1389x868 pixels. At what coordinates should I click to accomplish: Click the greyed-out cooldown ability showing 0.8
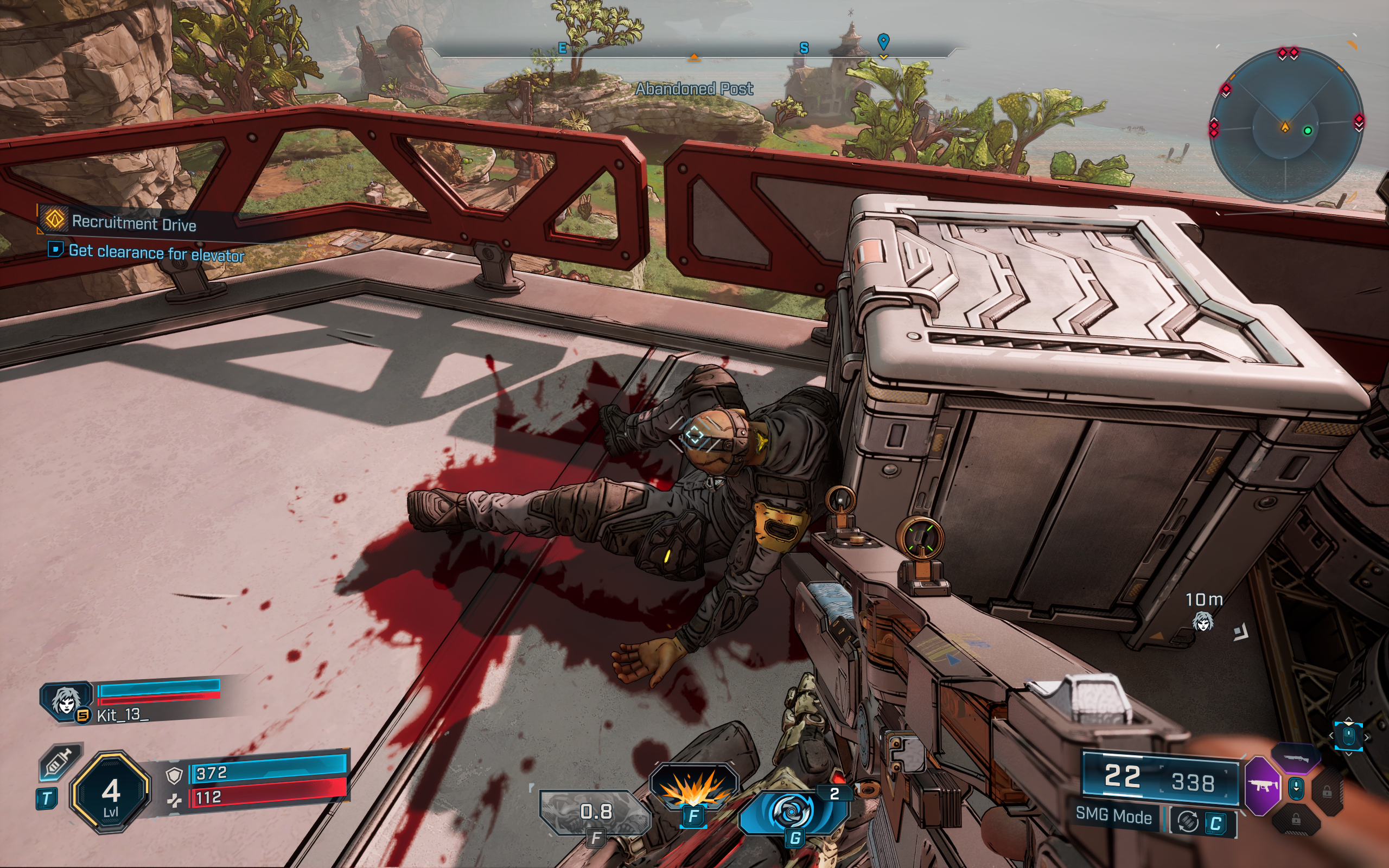coord(596,812)
